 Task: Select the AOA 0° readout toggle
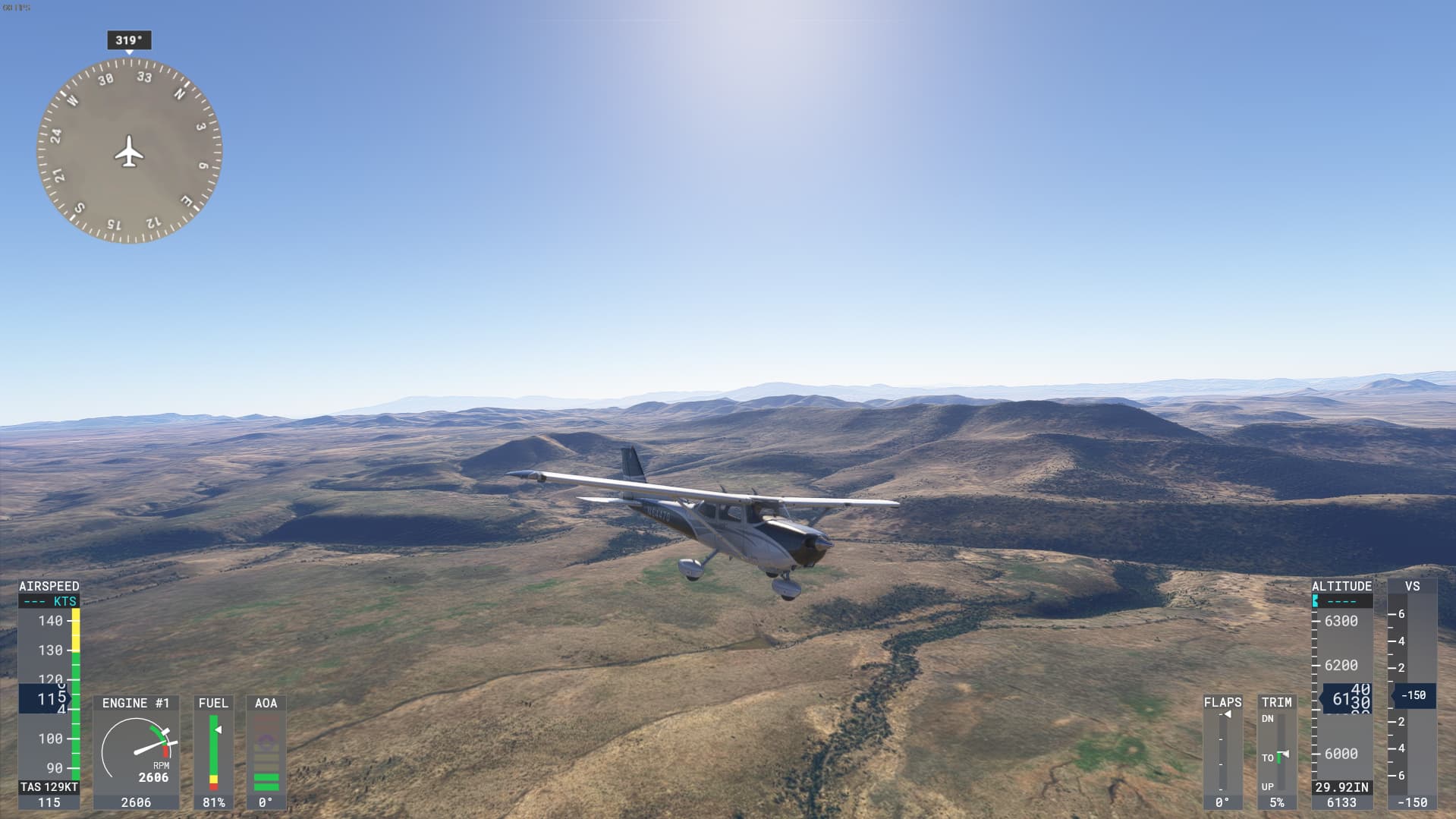pyautogui.click(x=266, y=802)
